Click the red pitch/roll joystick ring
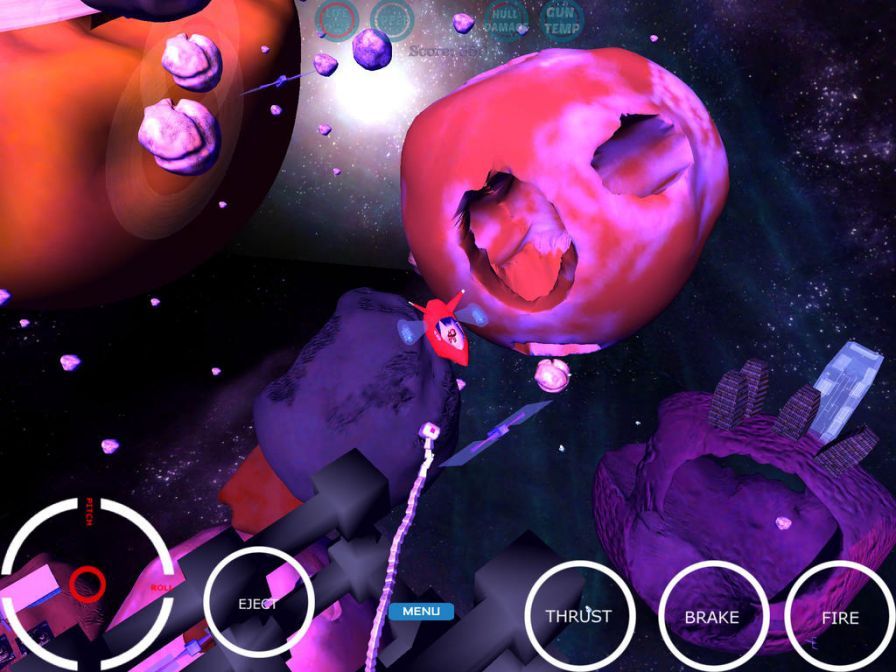 (x=87, y=580)
